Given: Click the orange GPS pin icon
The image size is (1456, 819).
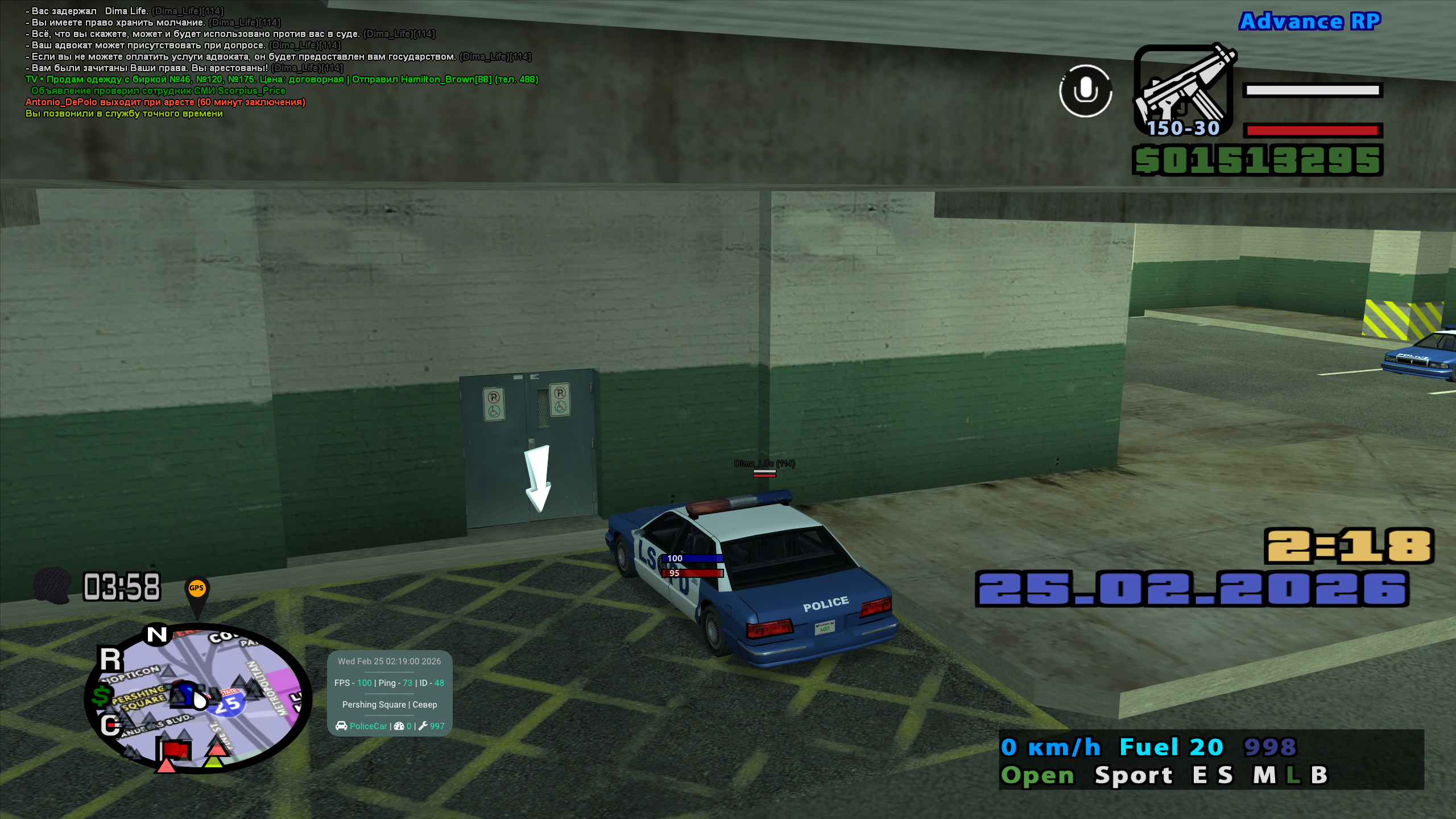Looking at the screenshot, I should click(197, 590).
